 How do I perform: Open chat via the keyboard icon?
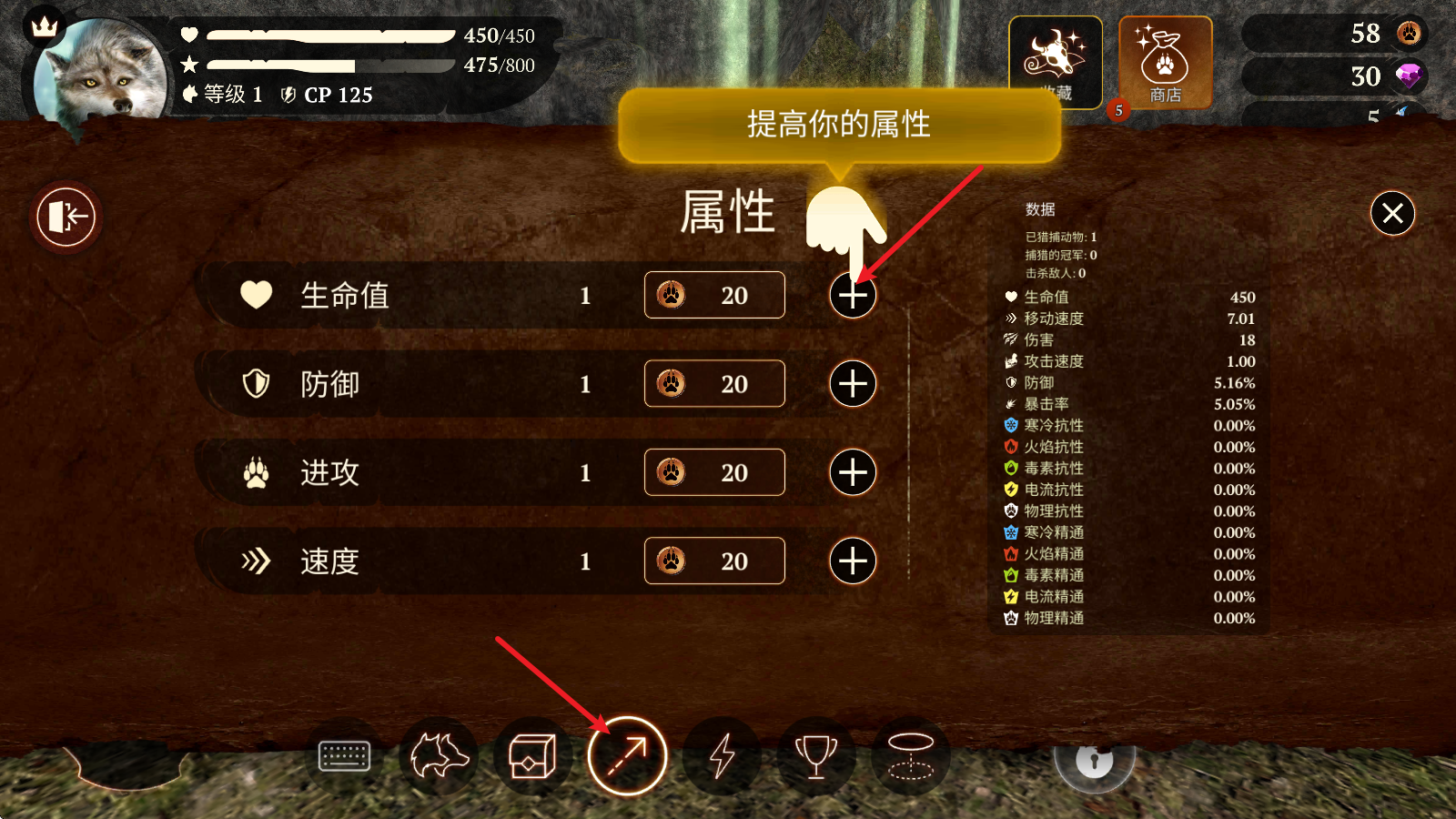coord(344,756)
